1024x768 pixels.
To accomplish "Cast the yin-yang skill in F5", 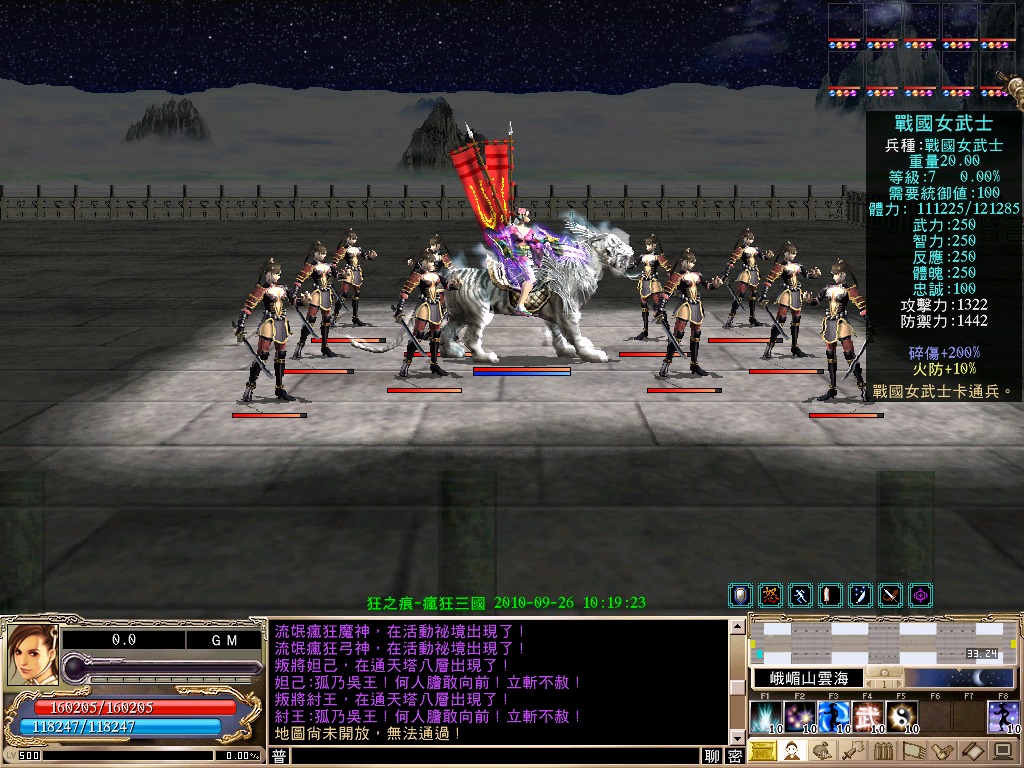I will [901, 717].
